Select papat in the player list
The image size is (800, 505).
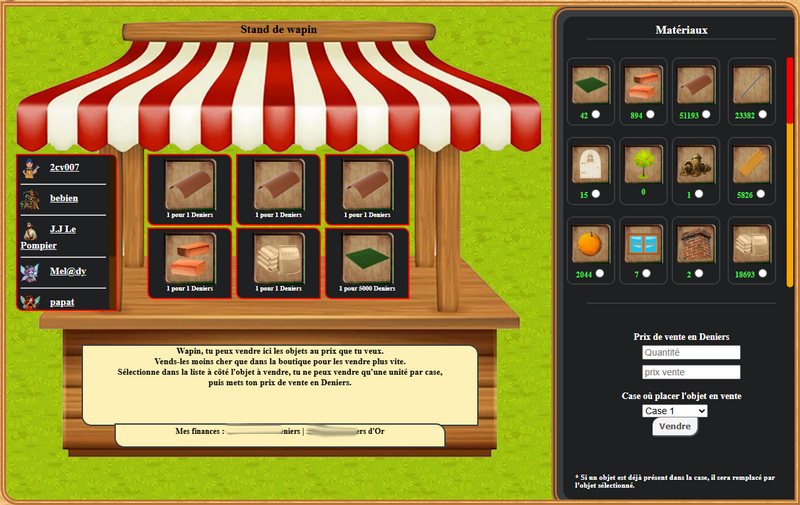pyautogui.click(x=65, y=301)
